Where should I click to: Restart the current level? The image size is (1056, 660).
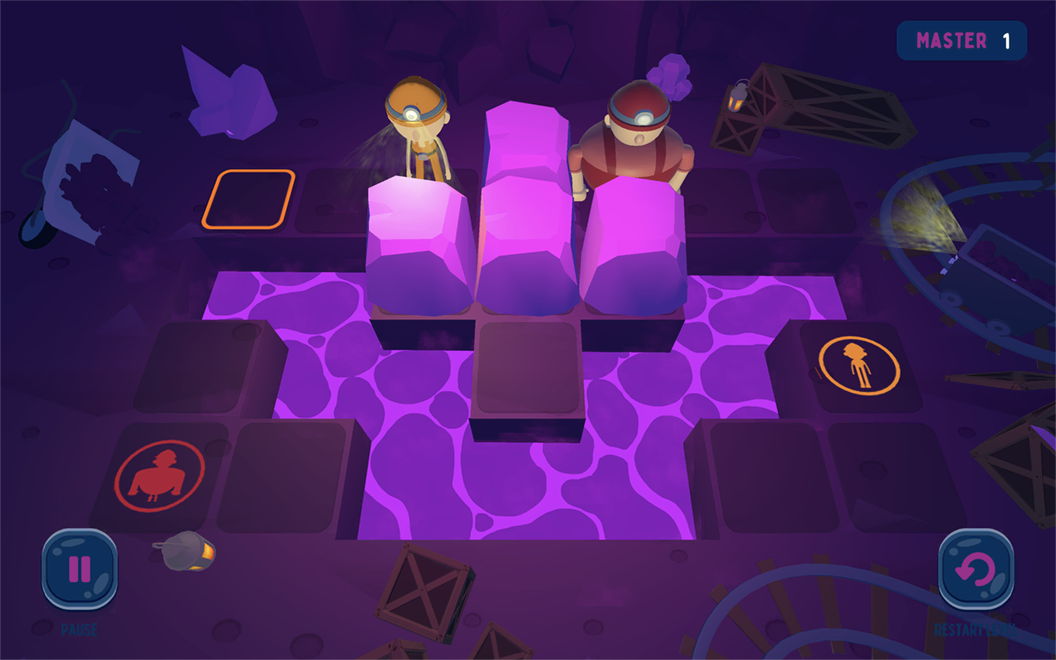(x=975, y=570)
